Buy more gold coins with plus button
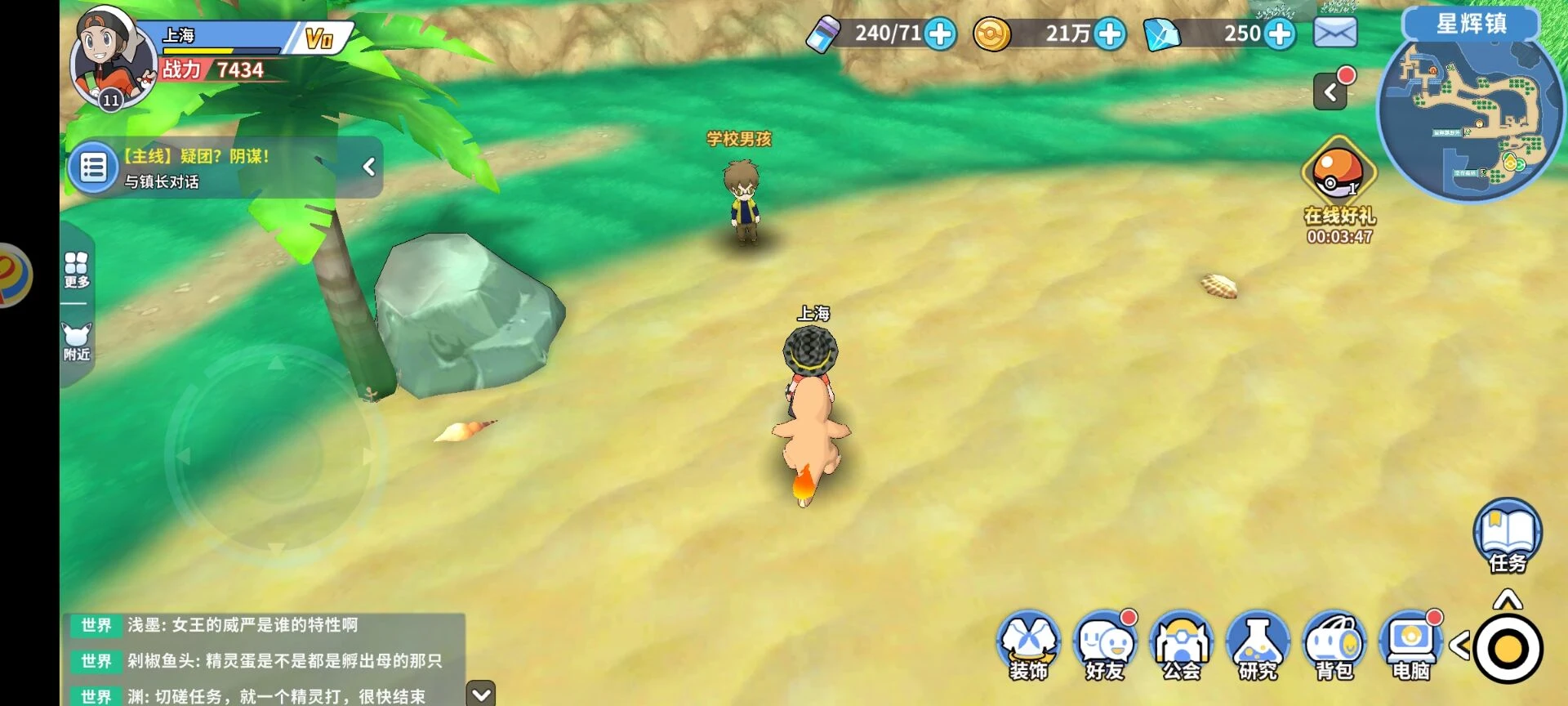The image size is (1568, 706). [x=1110, y=34]
